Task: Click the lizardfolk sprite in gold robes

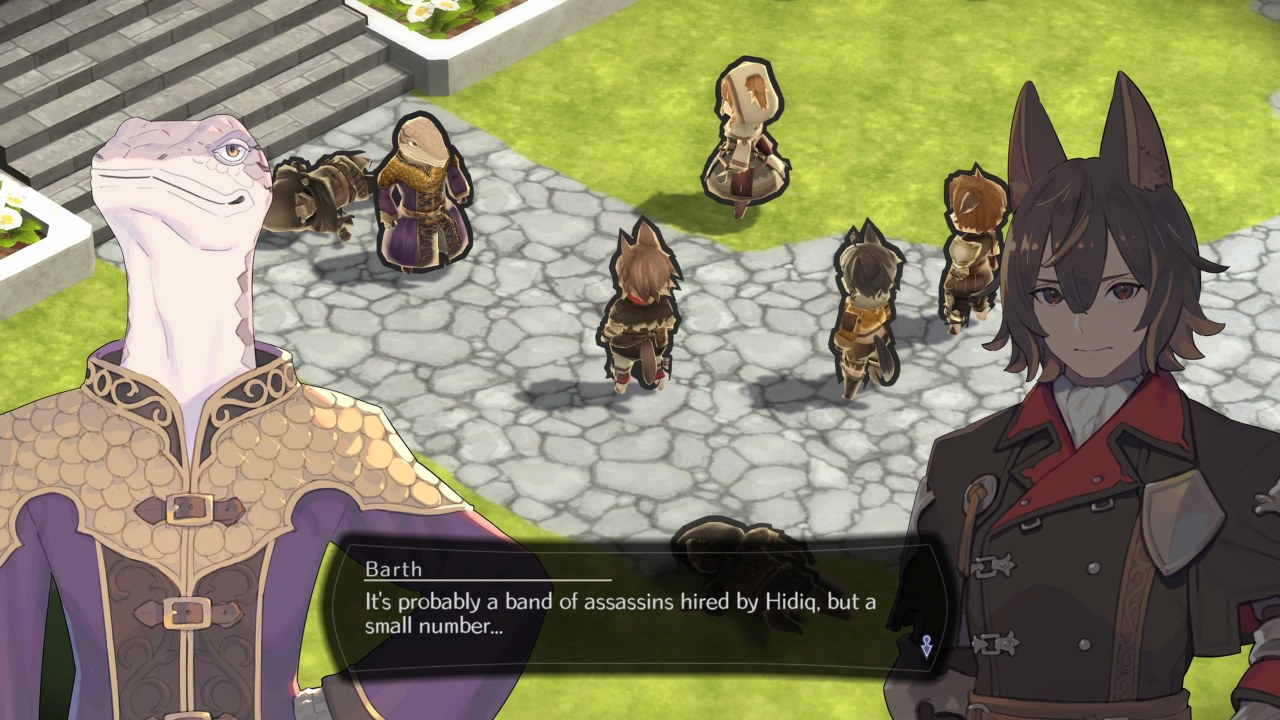Action: 420,200
